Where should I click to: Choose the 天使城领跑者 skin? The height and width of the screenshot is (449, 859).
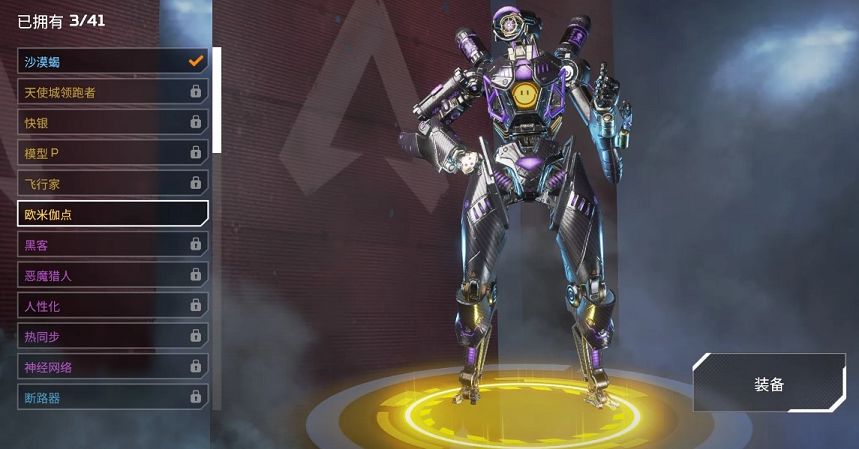point(112,92)
